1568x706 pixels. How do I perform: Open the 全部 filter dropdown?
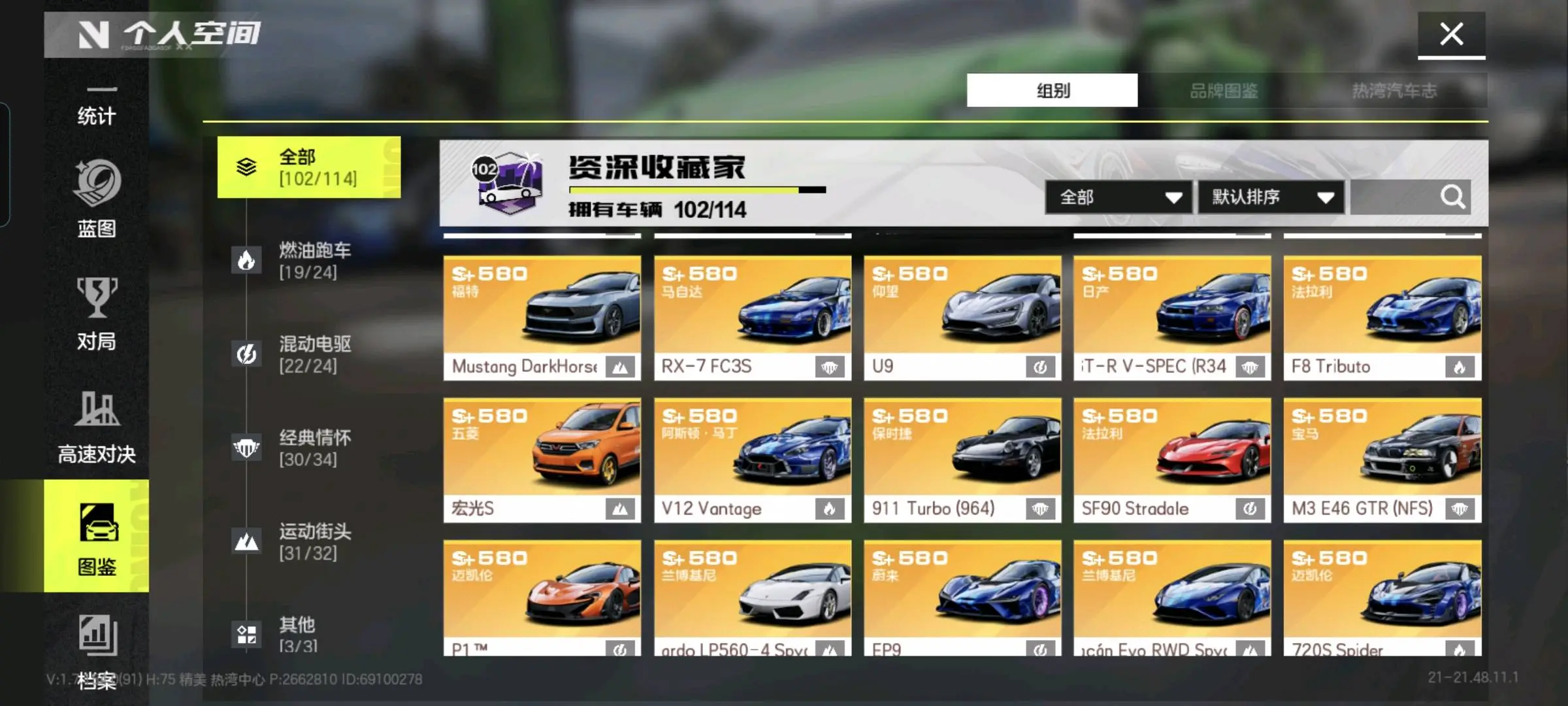(1119, 197)
